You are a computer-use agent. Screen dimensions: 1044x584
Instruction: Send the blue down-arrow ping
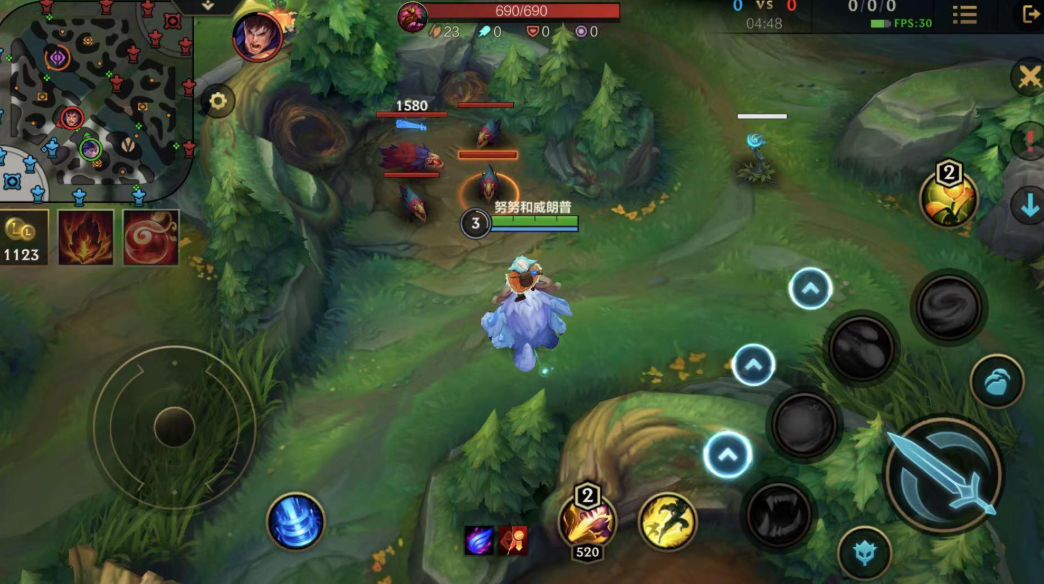pyautogui.click(x=1028, y=206)
